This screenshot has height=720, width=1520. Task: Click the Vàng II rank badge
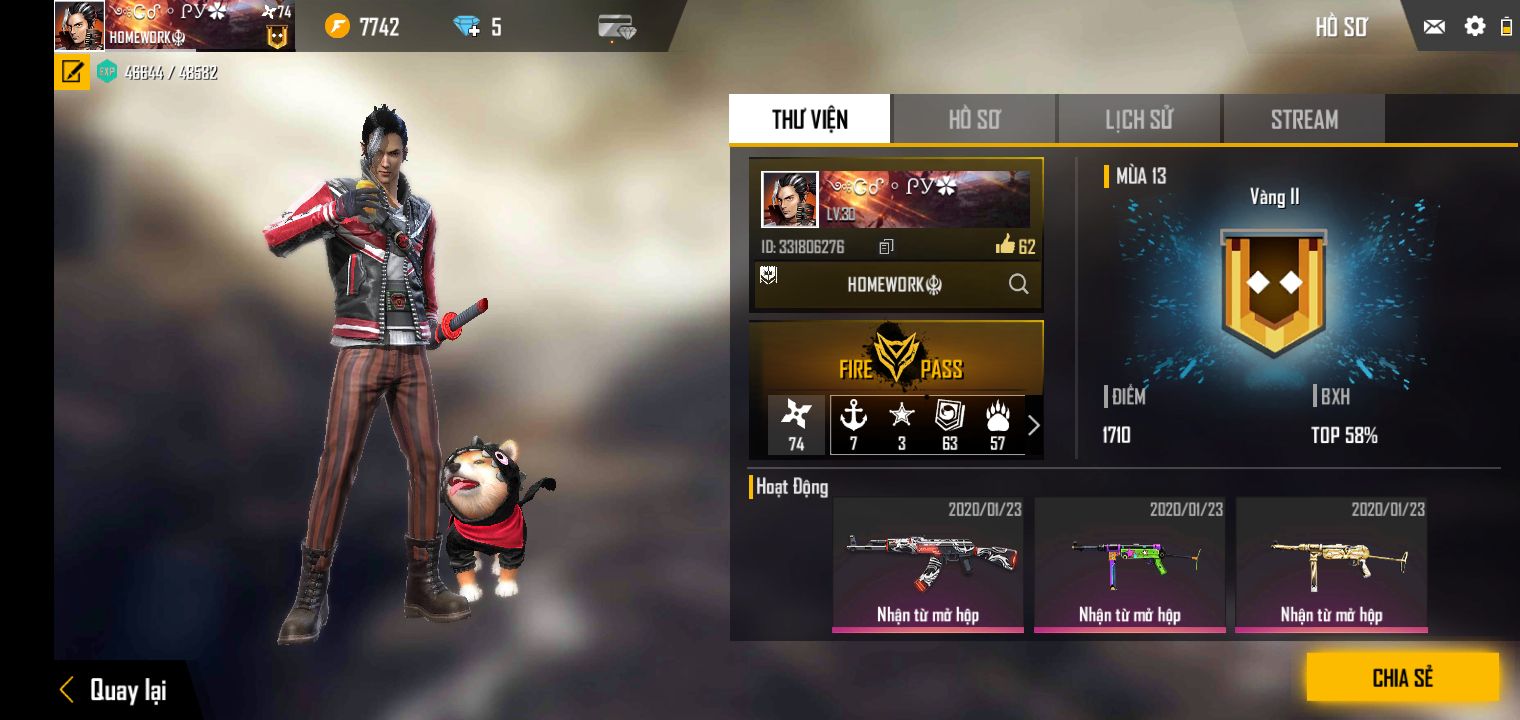[x=1273, y=292]
